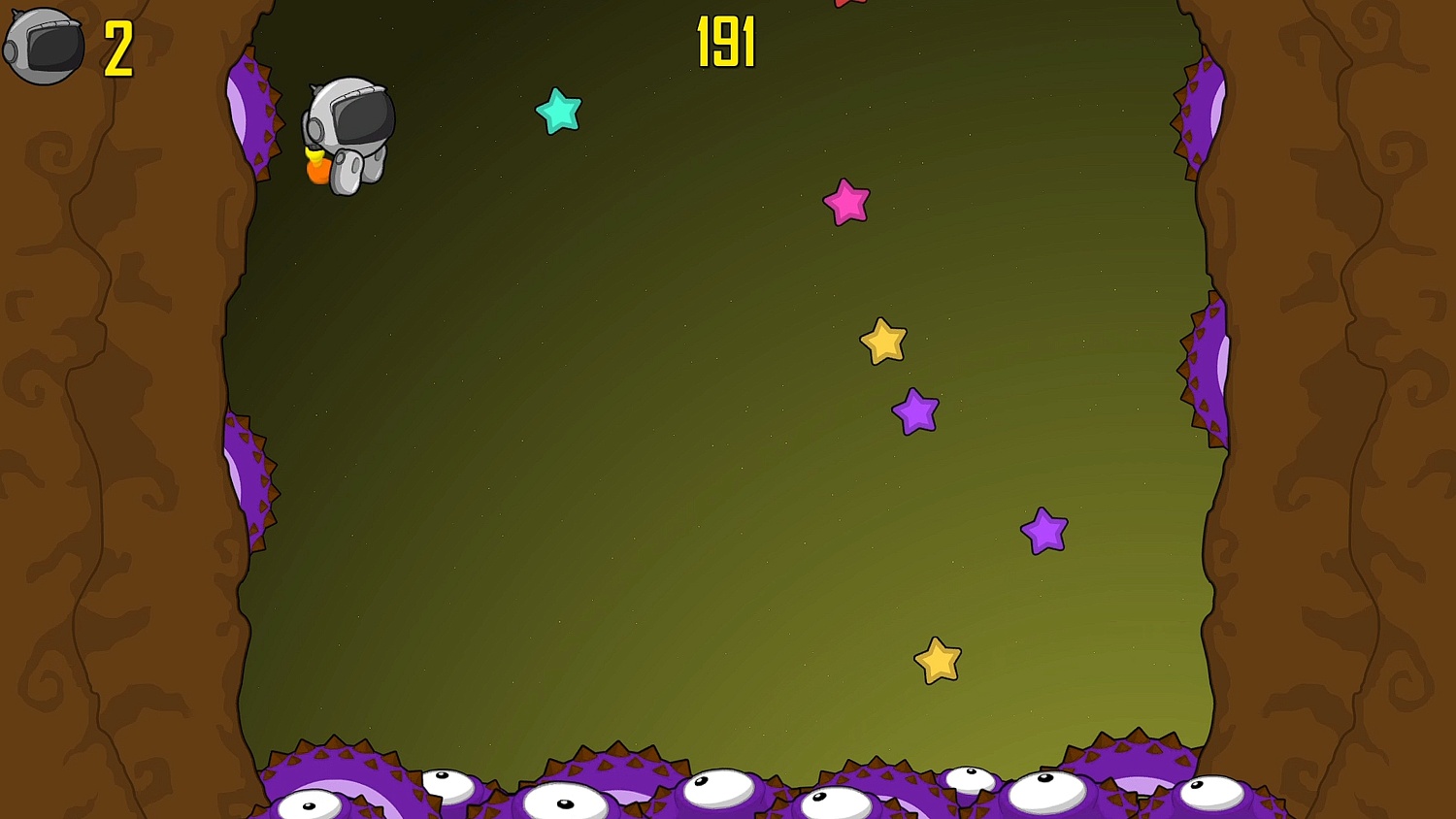The image size is (1456, 819).
Task: Click the teal star near the astronaut
Action: click(559, 112)
